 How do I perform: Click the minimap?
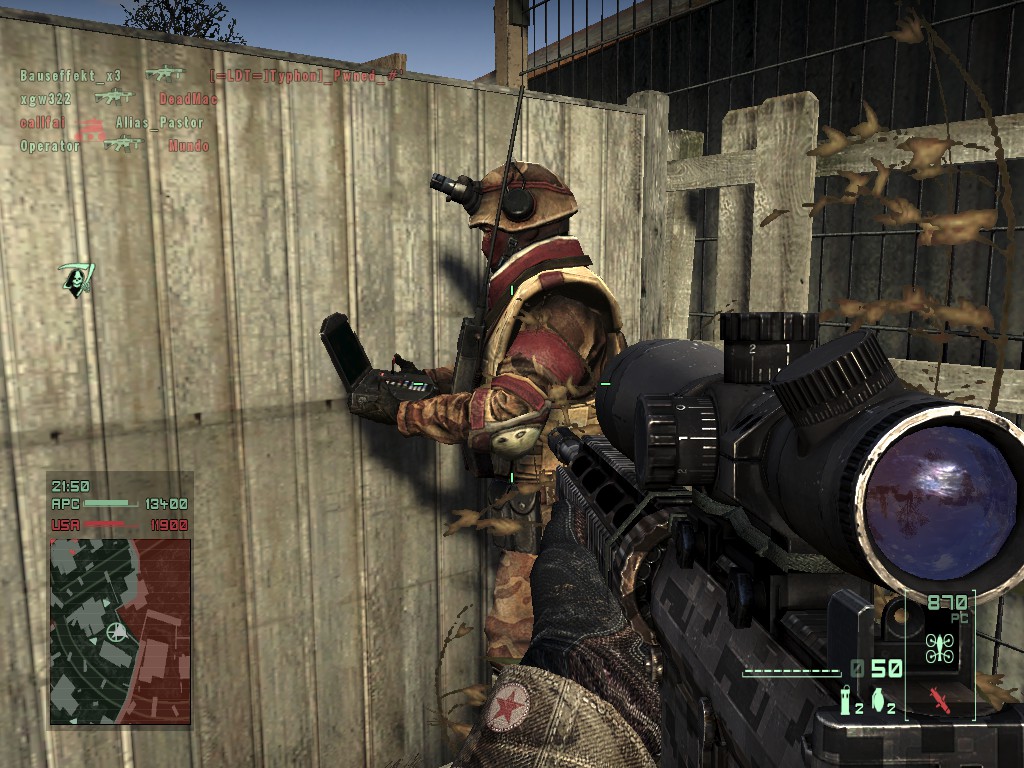120,631
